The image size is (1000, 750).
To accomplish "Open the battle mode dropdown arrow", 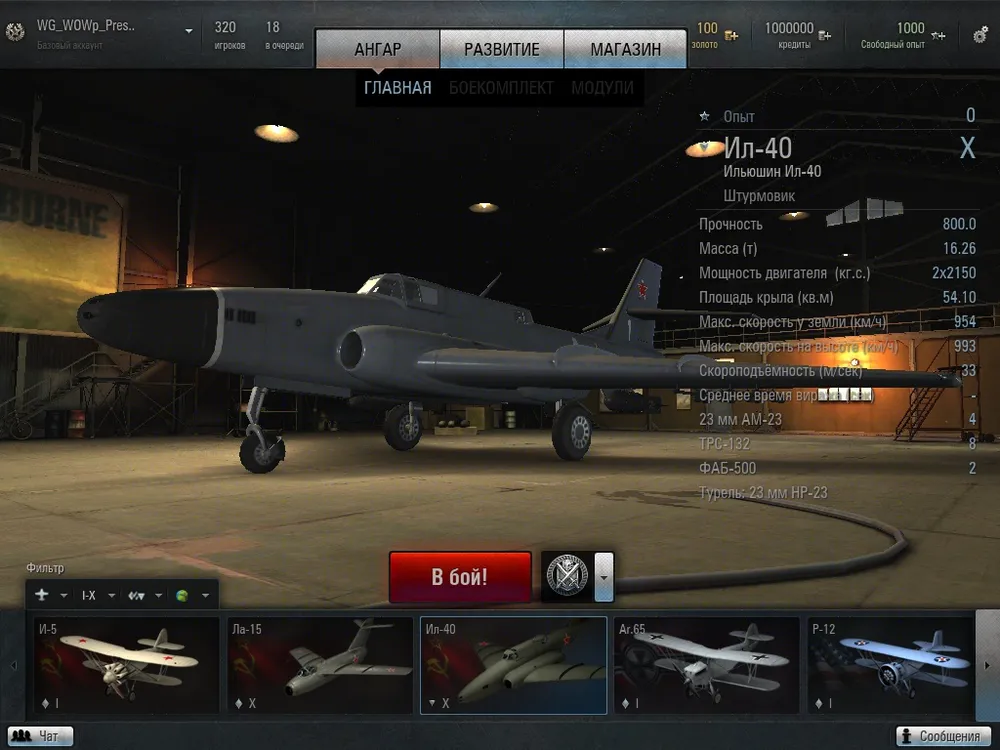I will pos(603,577).
